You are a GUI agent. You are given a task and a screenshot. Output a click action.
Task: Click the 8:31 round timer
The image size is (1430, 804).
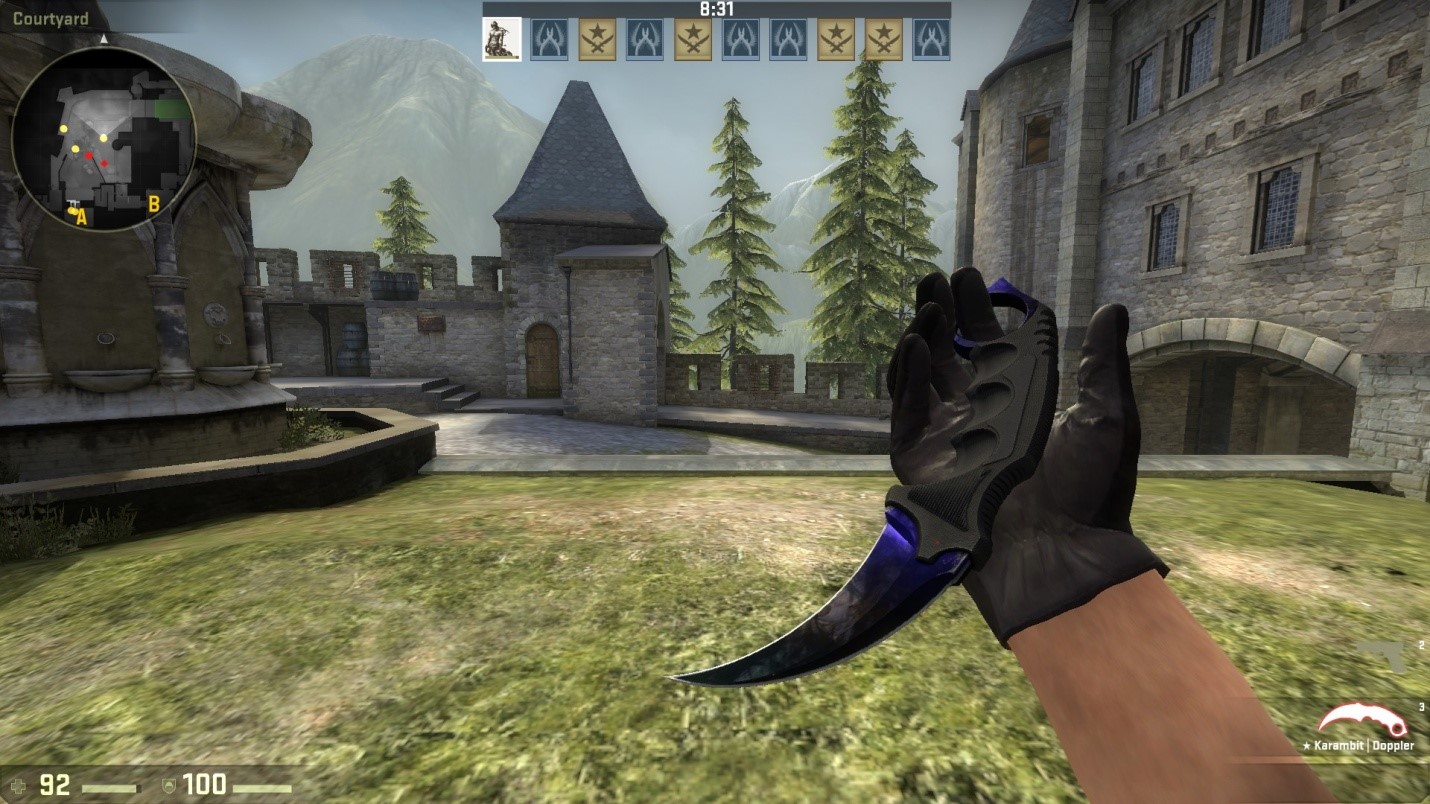point(716,8)
